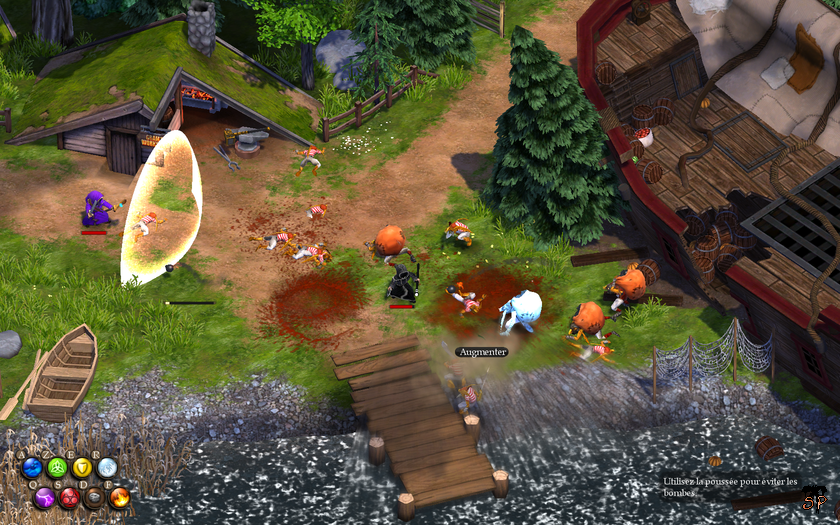Viewport: 840px width, 525px height.
Task: Select the yellow Shield element orb
Action: click(83, 467)
